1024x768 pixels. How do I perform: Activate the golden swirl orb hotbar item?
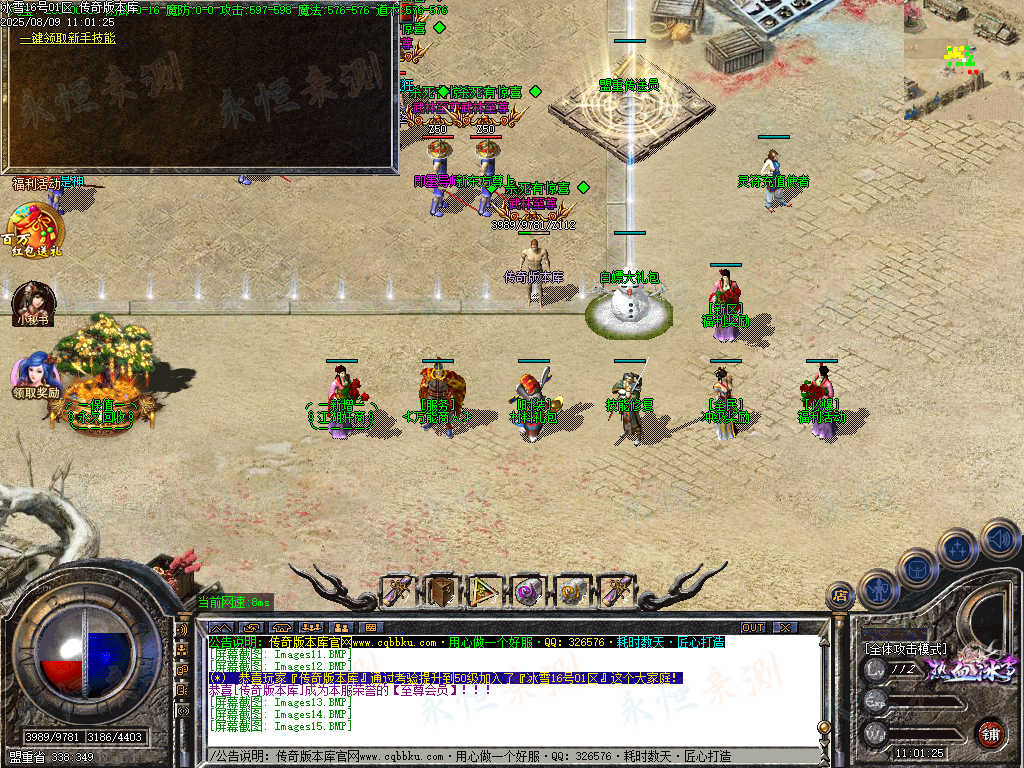pos(571,591)
